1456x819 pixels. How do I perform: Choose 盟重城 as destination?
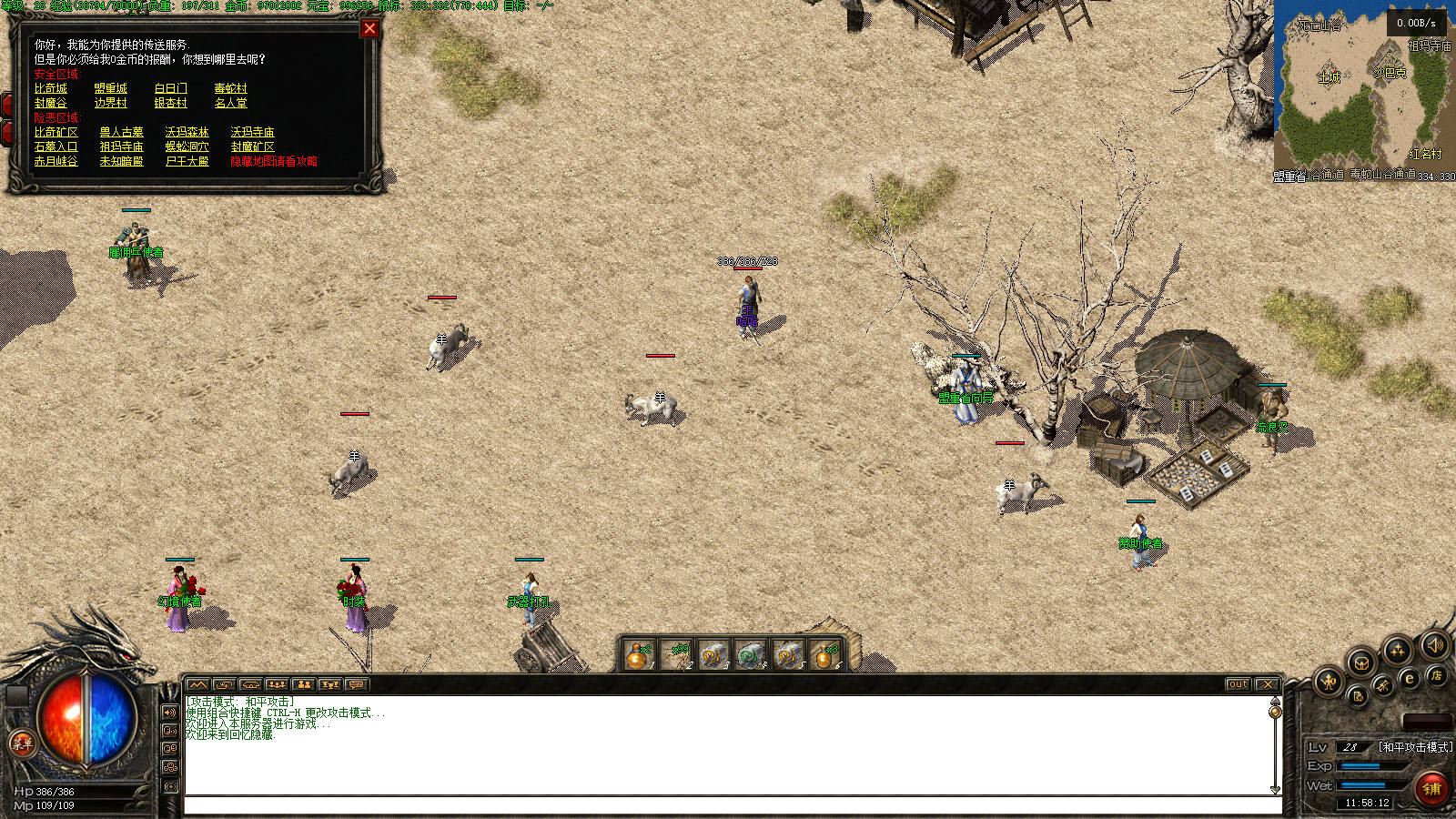[x=110, y=88]
